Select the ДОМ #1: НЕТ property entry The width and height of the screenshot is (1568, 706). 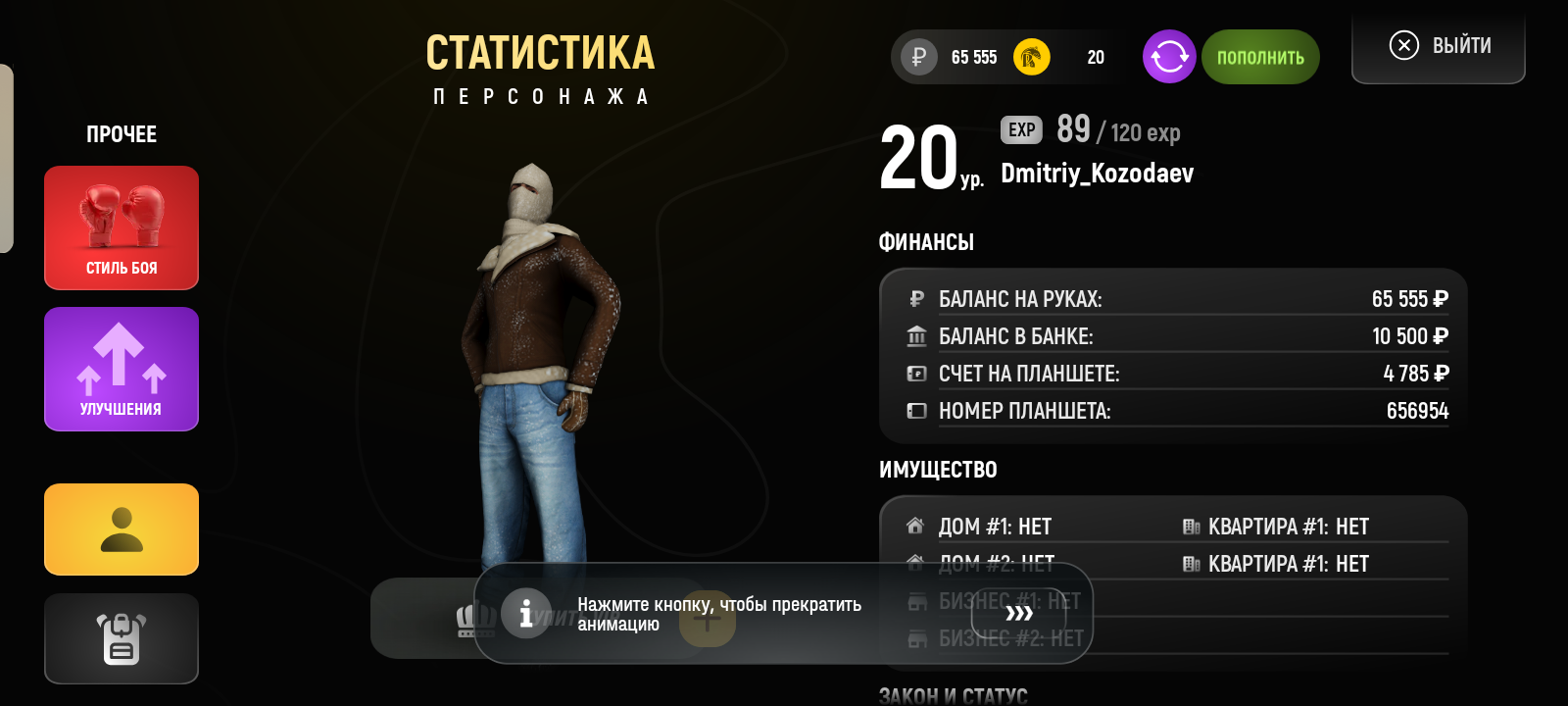994,526
